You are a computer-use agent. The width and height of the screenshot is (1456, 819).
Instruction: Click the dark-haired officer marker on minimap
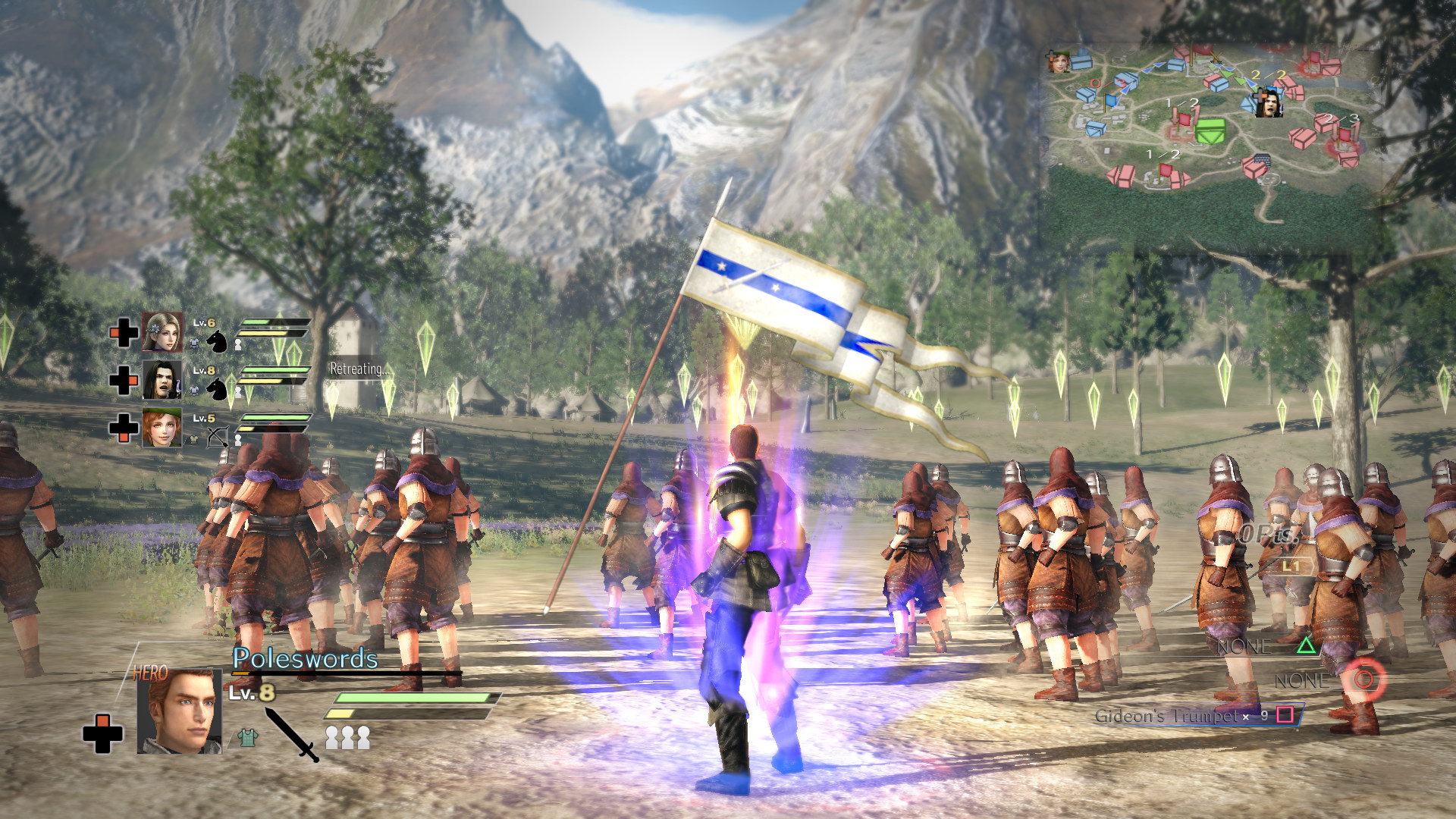pyautogui.click(x=1268, y=102)
